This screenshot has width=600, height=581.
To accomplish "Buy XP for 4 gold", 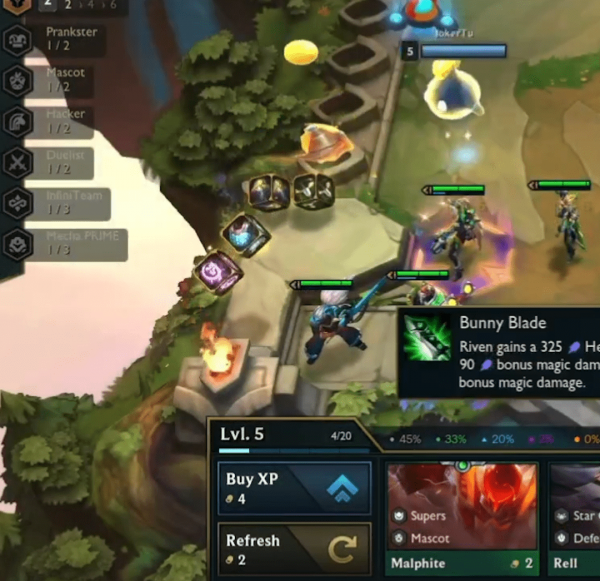I will pos(294,488).
